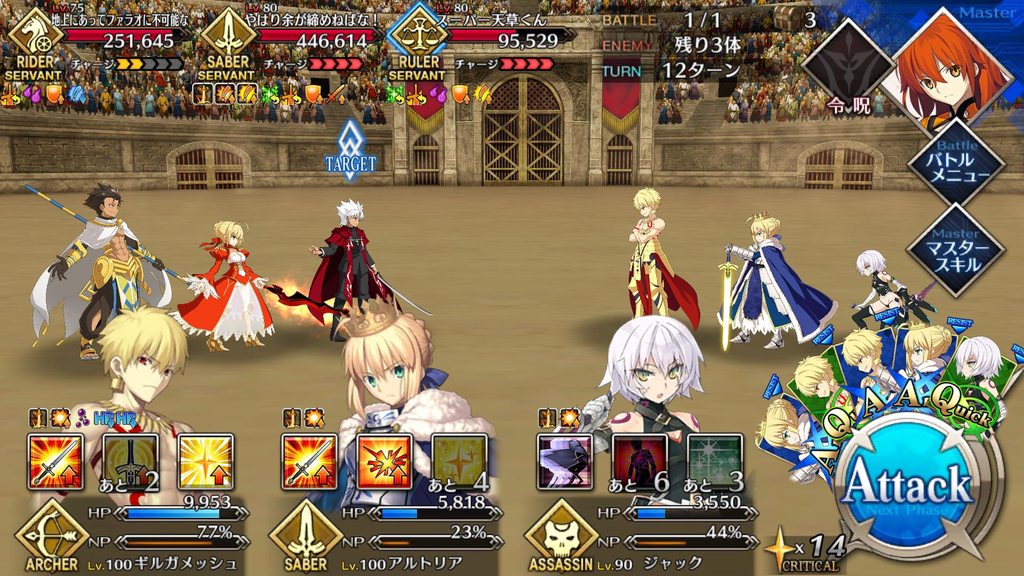Viewport: 1024px width, 576px height.
Task: Open the Master Skill (マスタースキル) panel
Action: tap(955, 246)
